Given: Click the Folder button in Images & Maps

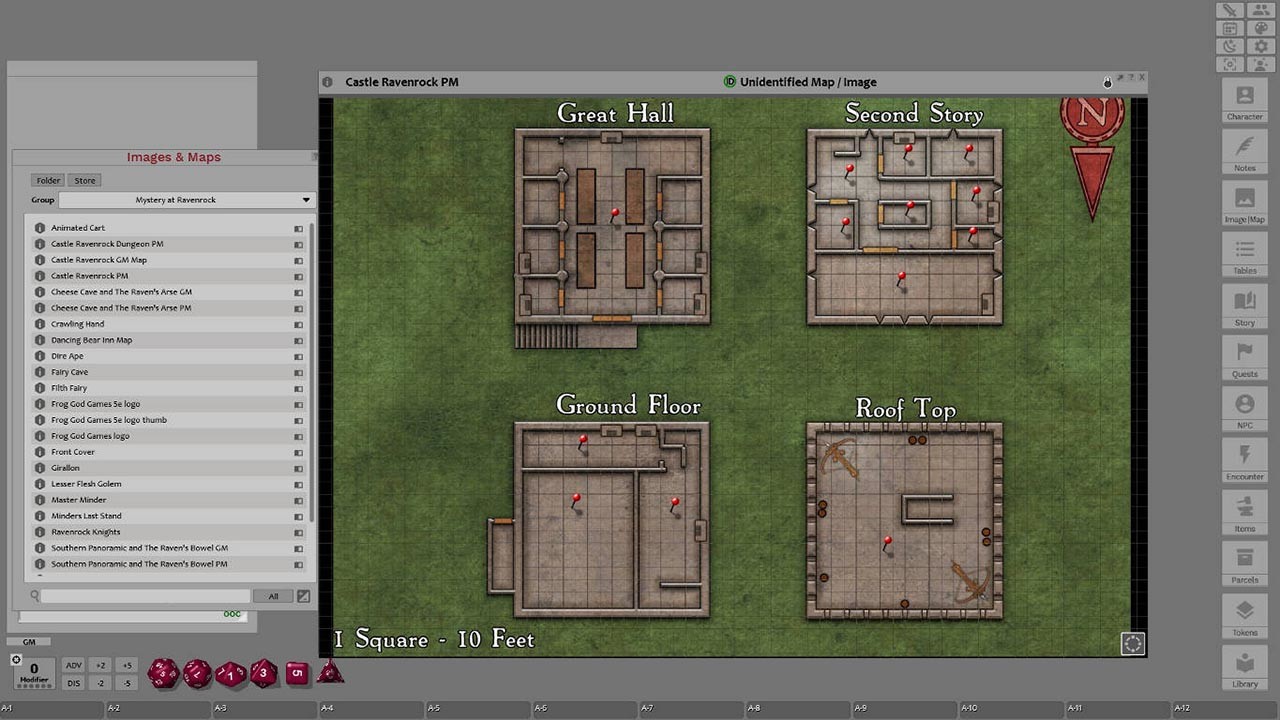Looking at the screenshot, I should tap(47, 180).
